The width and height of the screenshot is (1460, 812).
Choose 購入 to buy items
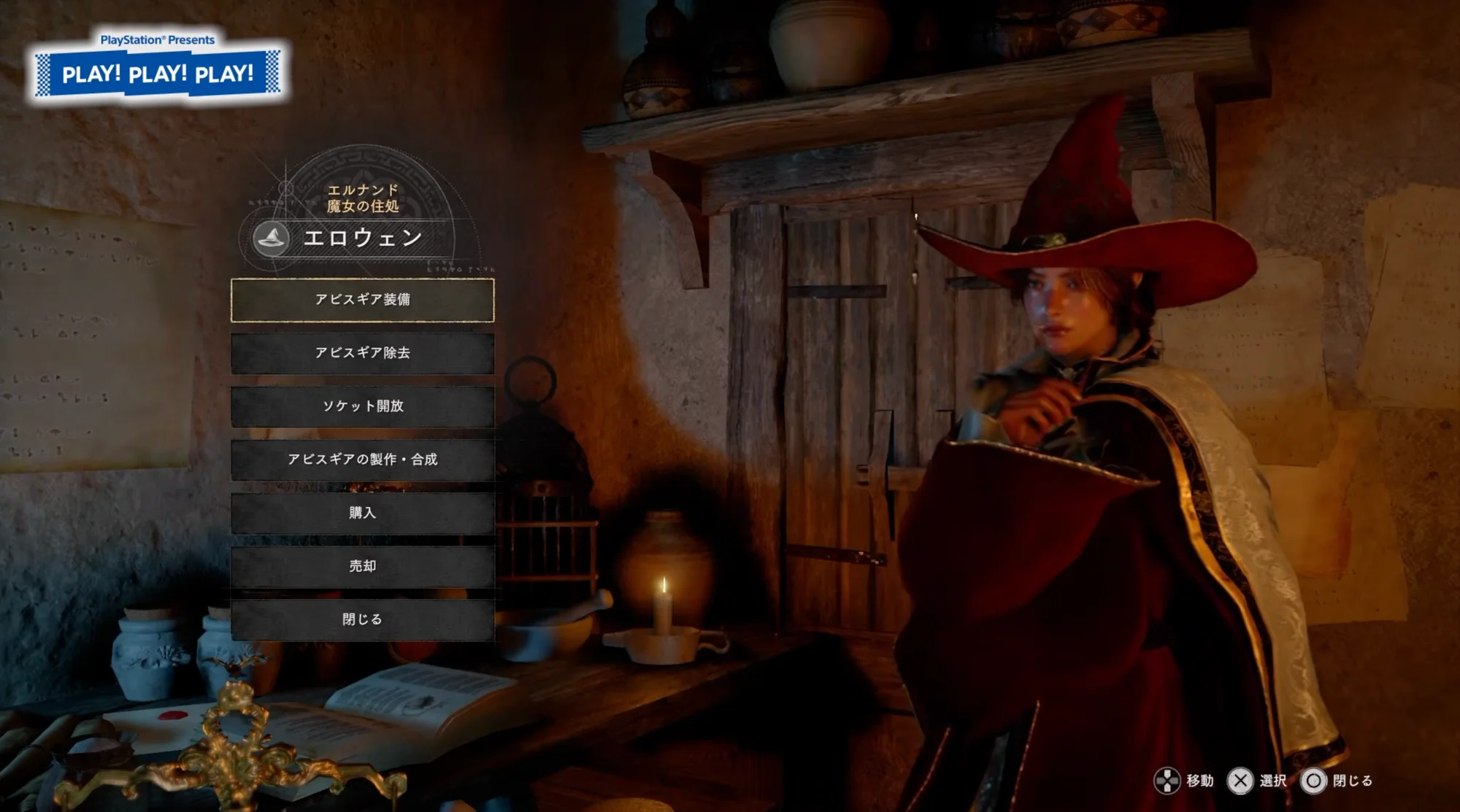click(x=362, y=513)
